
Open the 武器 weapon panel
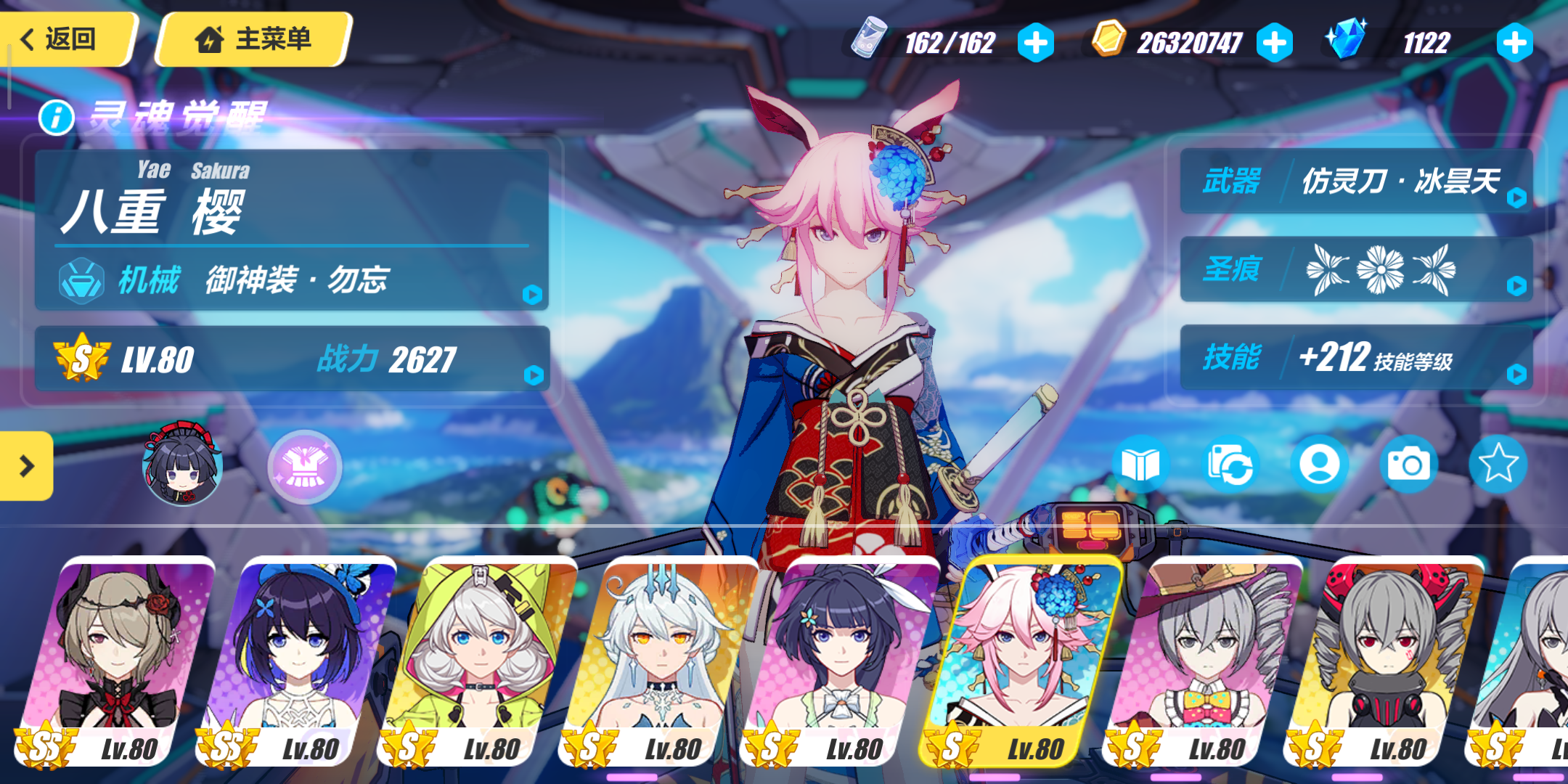1356,181
